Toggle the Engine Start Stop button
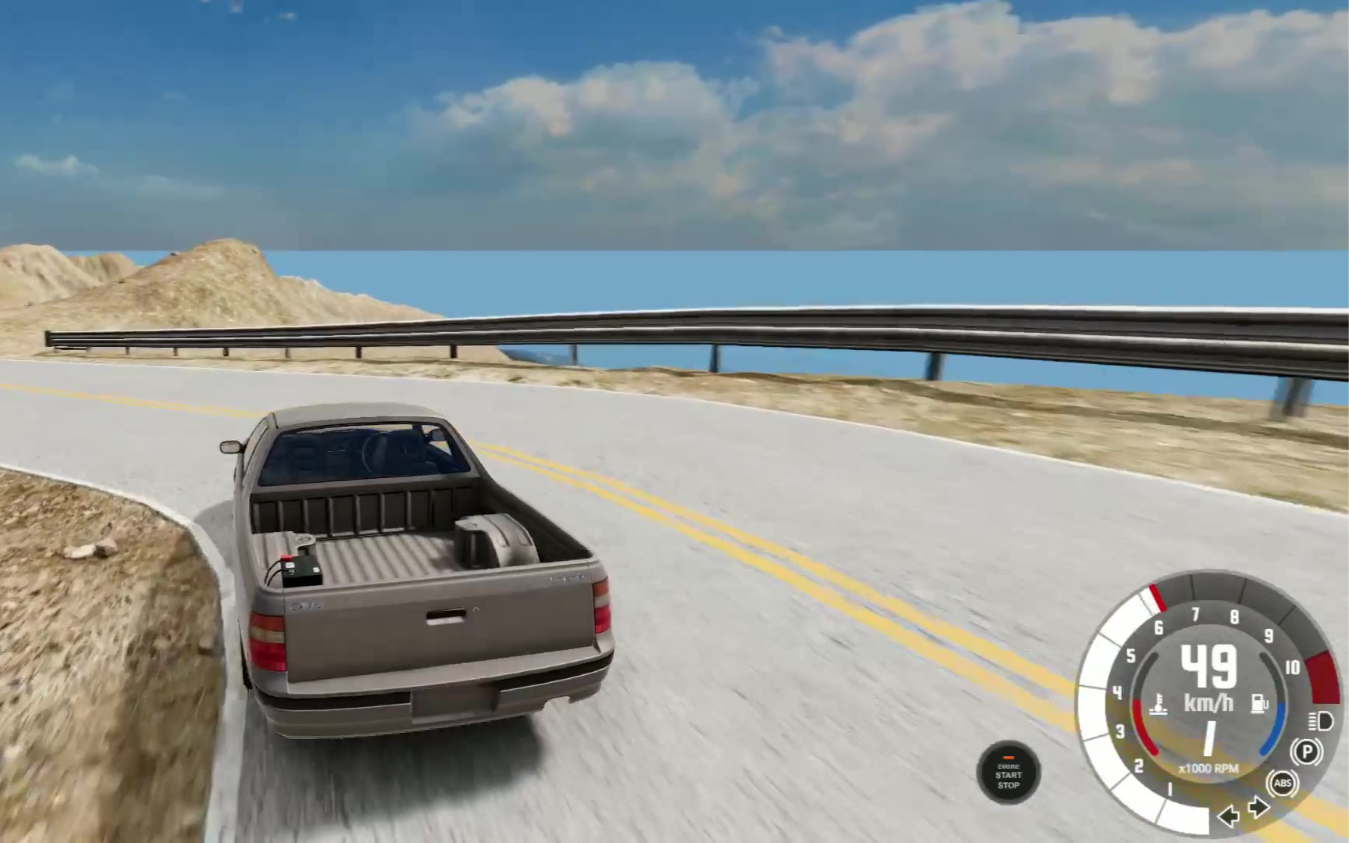Viewport: 1349px width, 843px height. pos(1008,772)
